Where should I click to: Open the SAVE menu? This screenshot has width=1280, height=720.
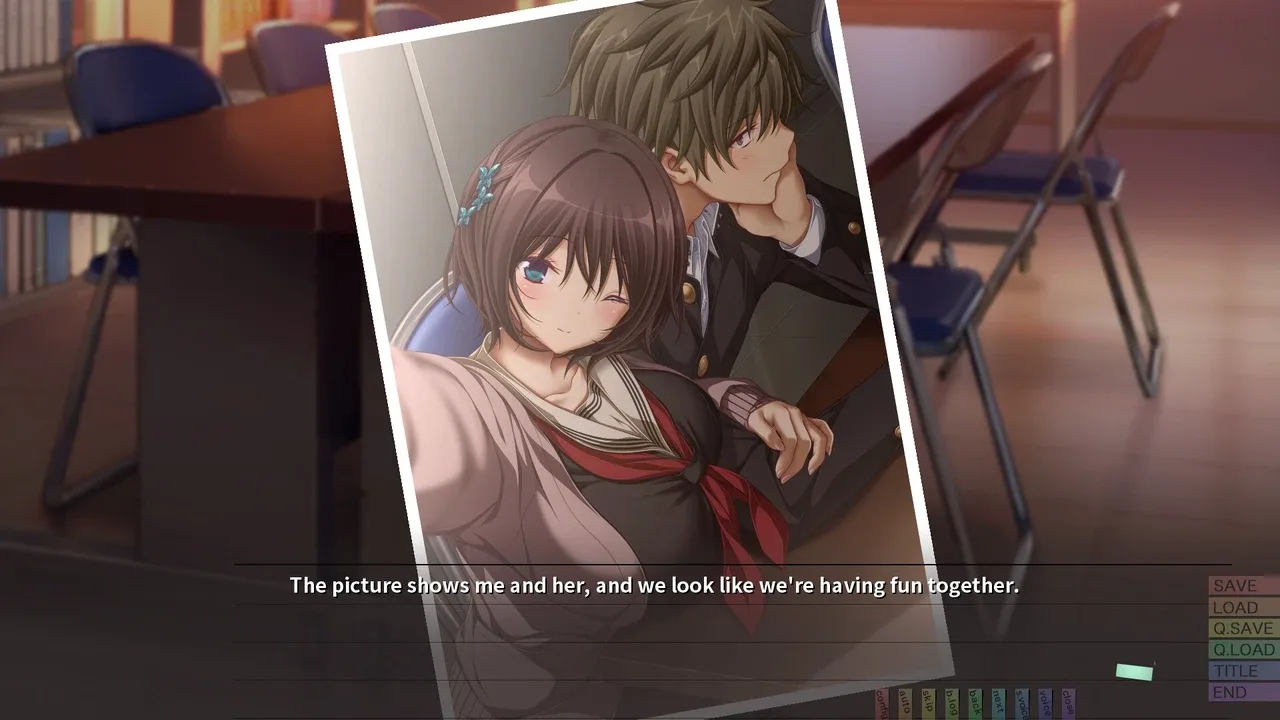pos(1243,586)
